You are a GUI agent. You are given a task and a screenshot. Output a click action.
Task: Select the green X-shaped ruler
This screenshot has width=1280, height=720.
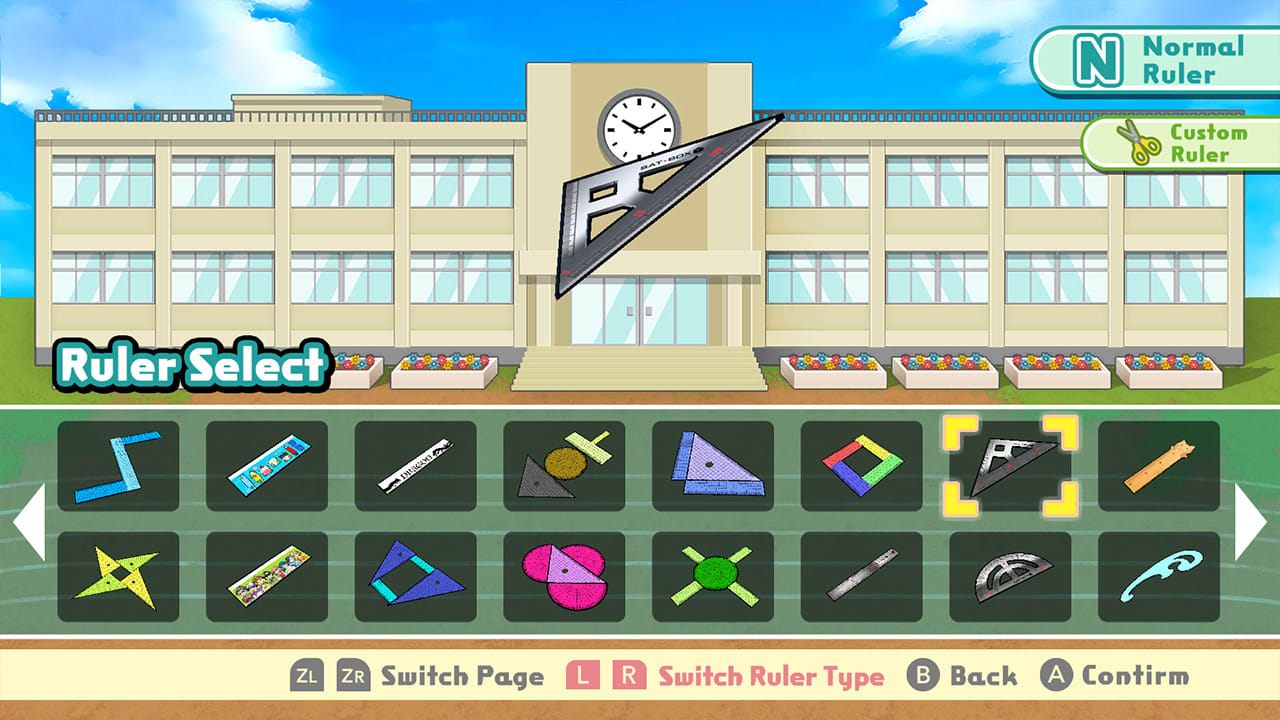click(x=713, y=577)
